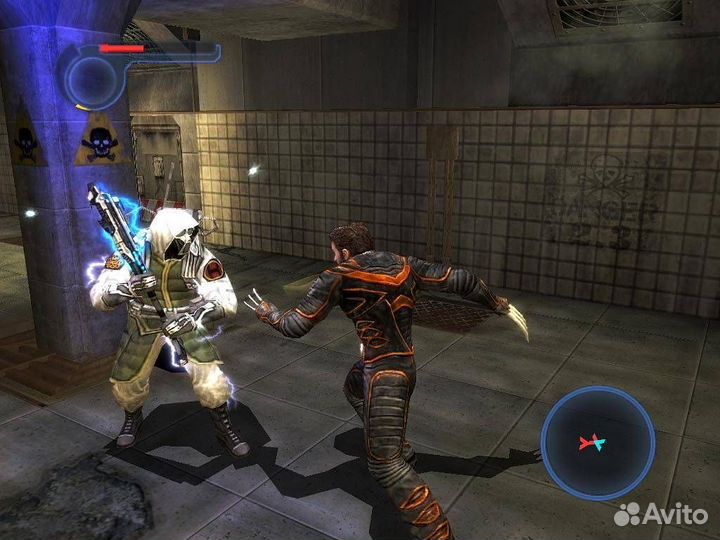Select the round character gauge emblem
Image resolution: width=720 pixels, height=540 pixels.
point(92,78)
